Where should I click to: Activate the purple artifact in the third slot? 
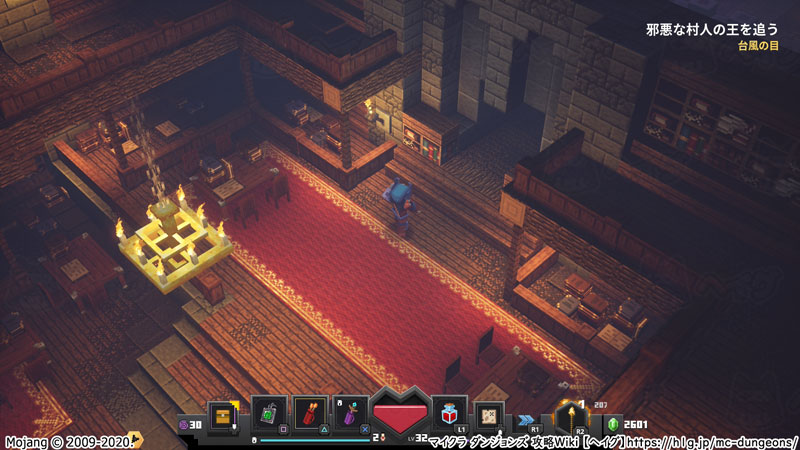[351, 413]
